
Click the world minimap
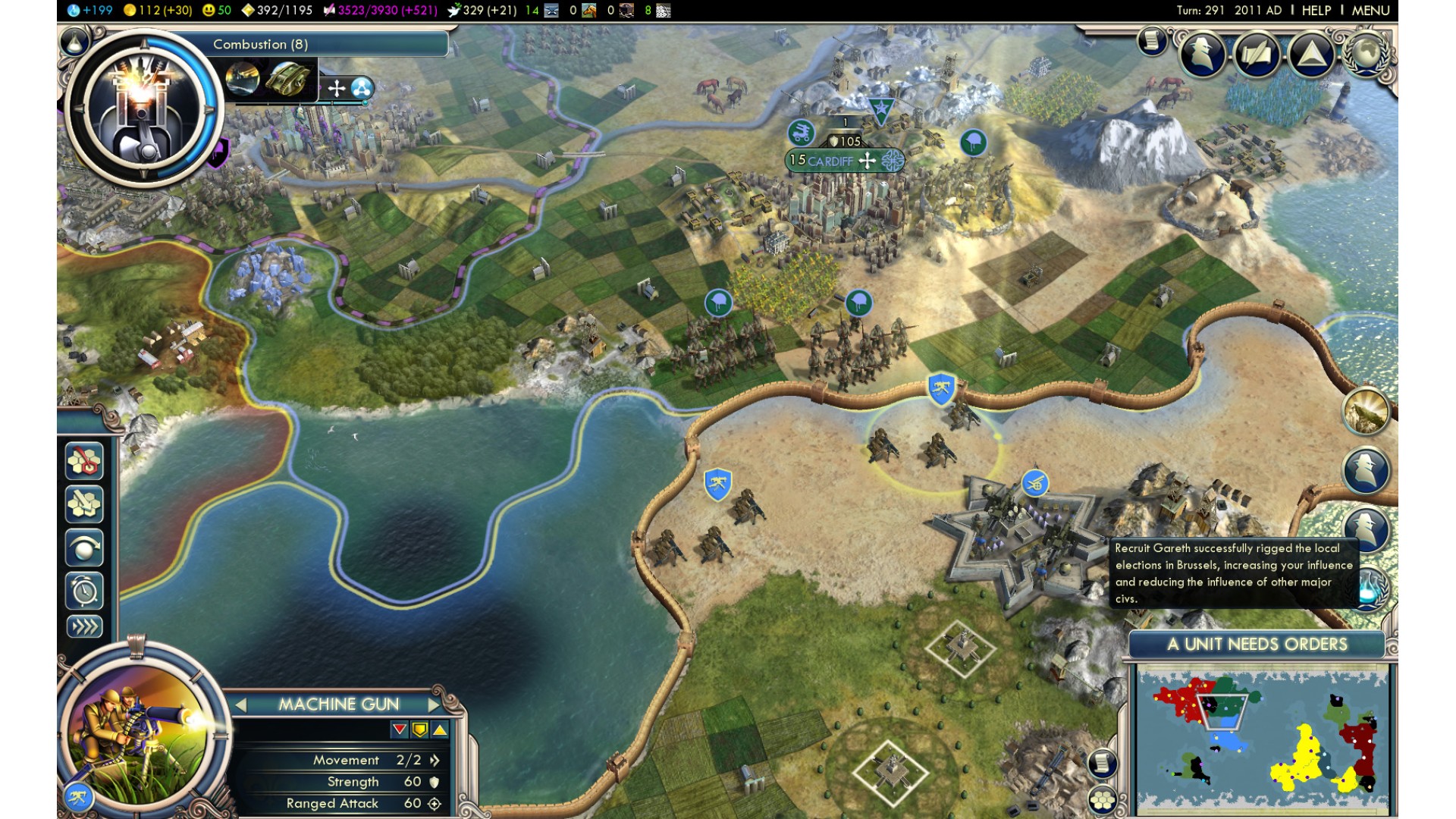(x=1262, y=739)
